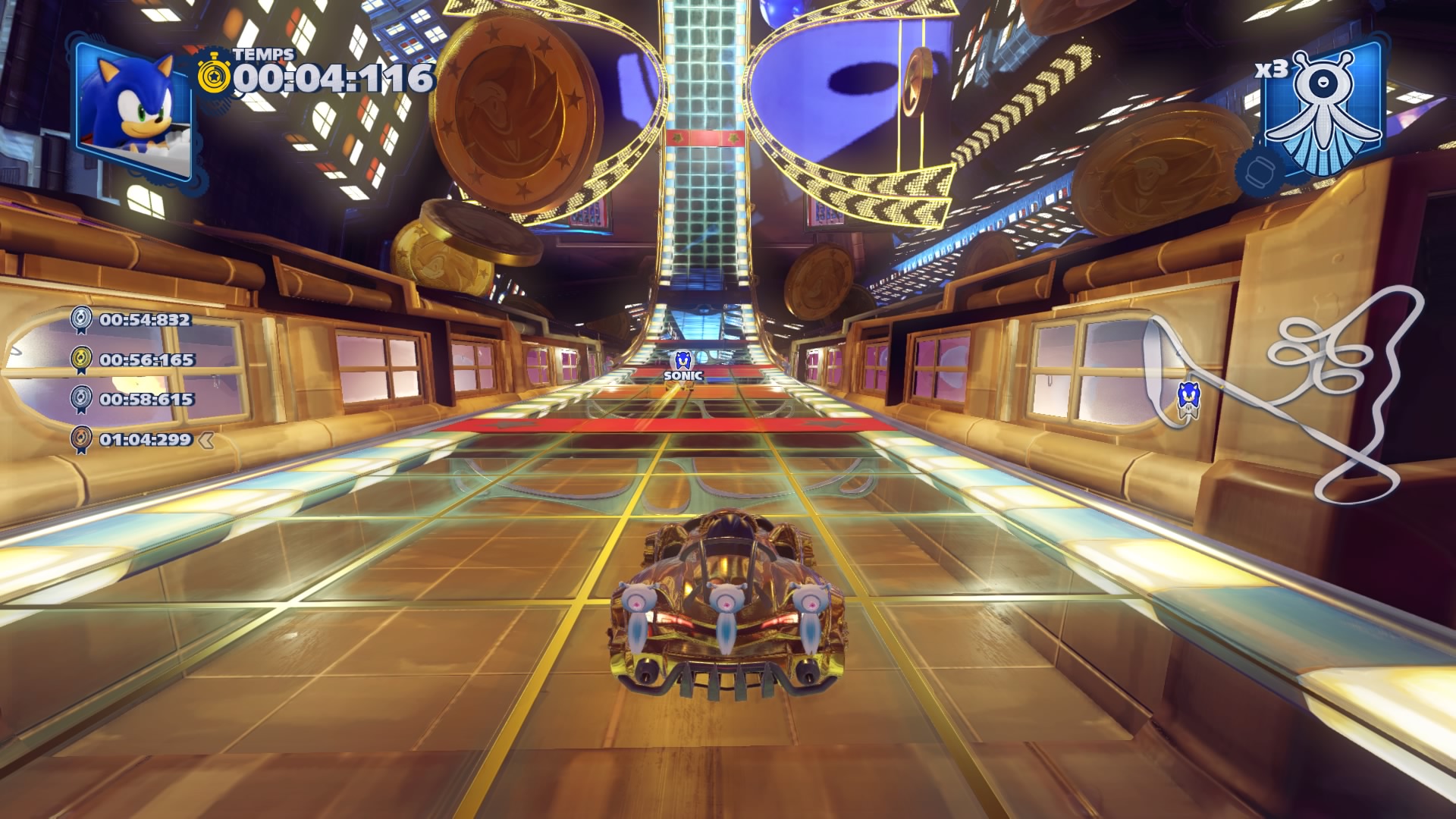Choose the gold medal 00:56:165 row
This screenshot has height=819, width=1456.
pos(133,359)
